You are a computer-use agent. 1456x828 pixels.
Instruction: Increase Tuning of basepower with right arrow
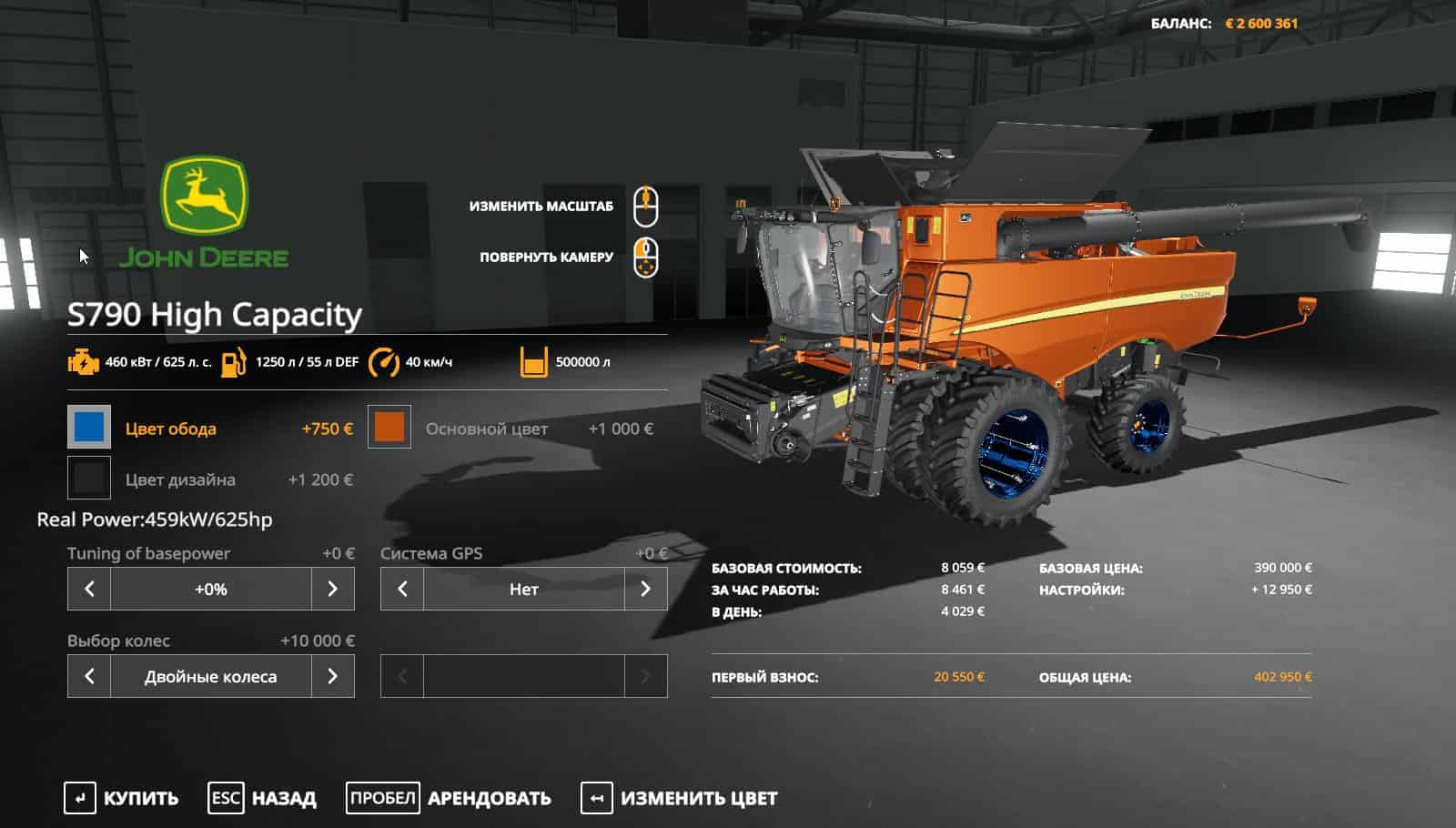point(332,590)
